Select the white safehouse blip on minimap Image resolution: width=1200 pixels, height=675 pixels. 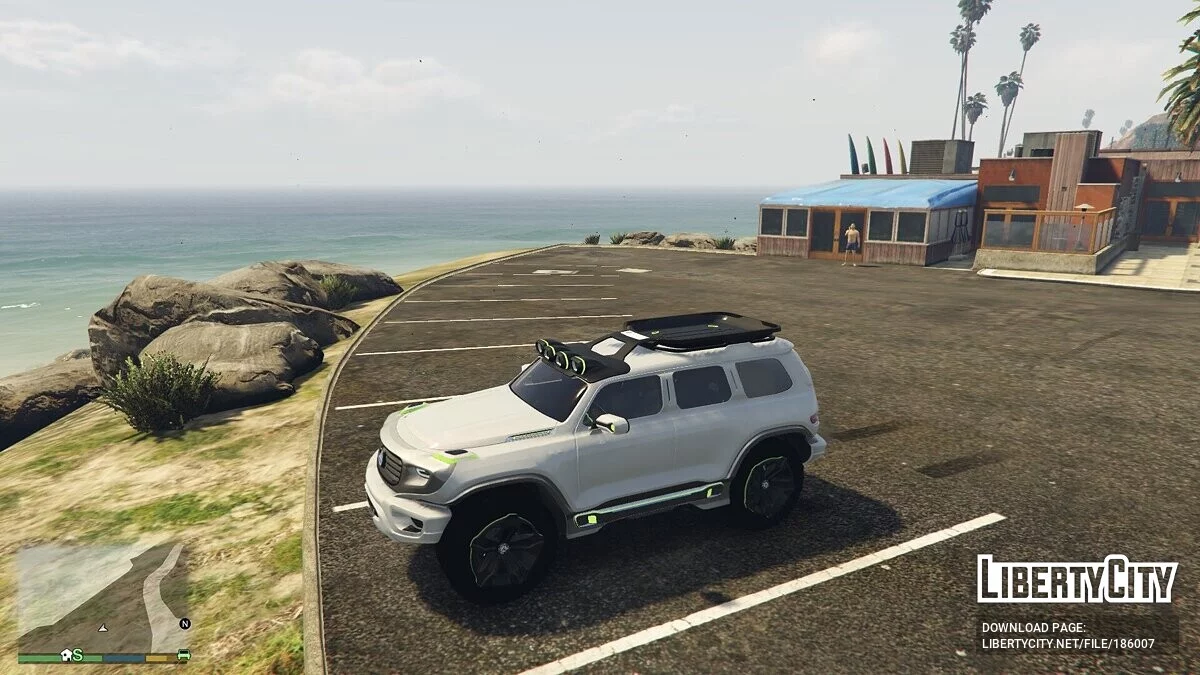[x=65, y=655]
